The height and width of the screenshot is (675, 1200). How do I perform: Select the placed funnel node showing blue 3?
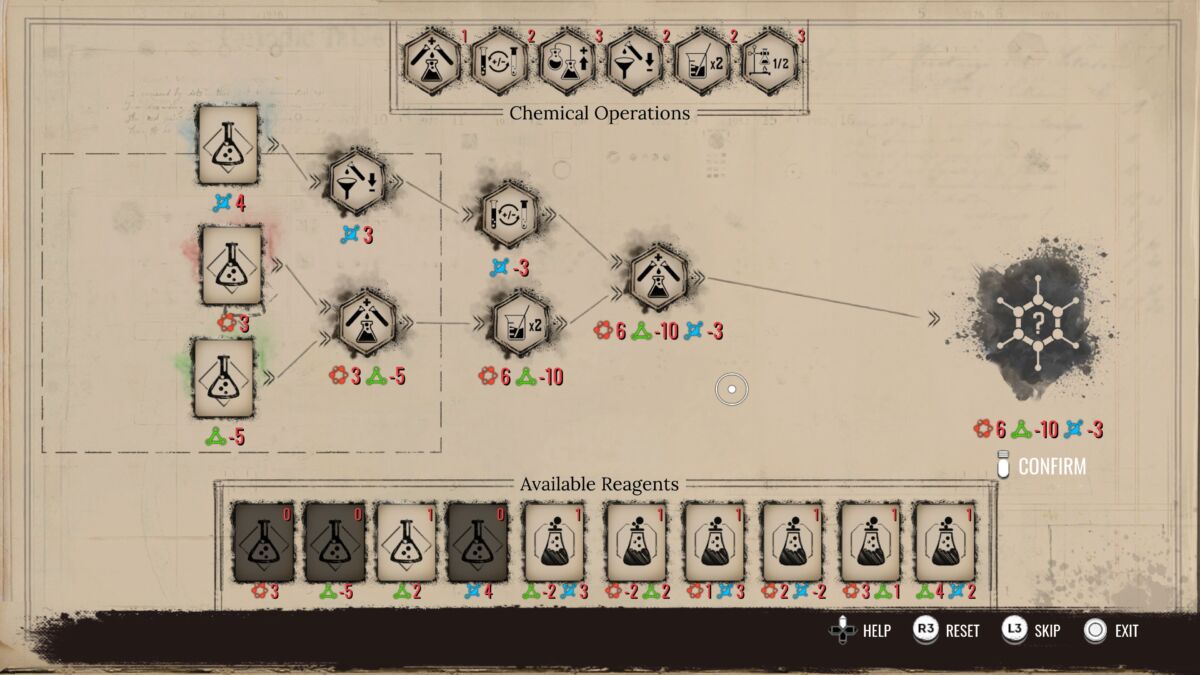coord(356,182)
